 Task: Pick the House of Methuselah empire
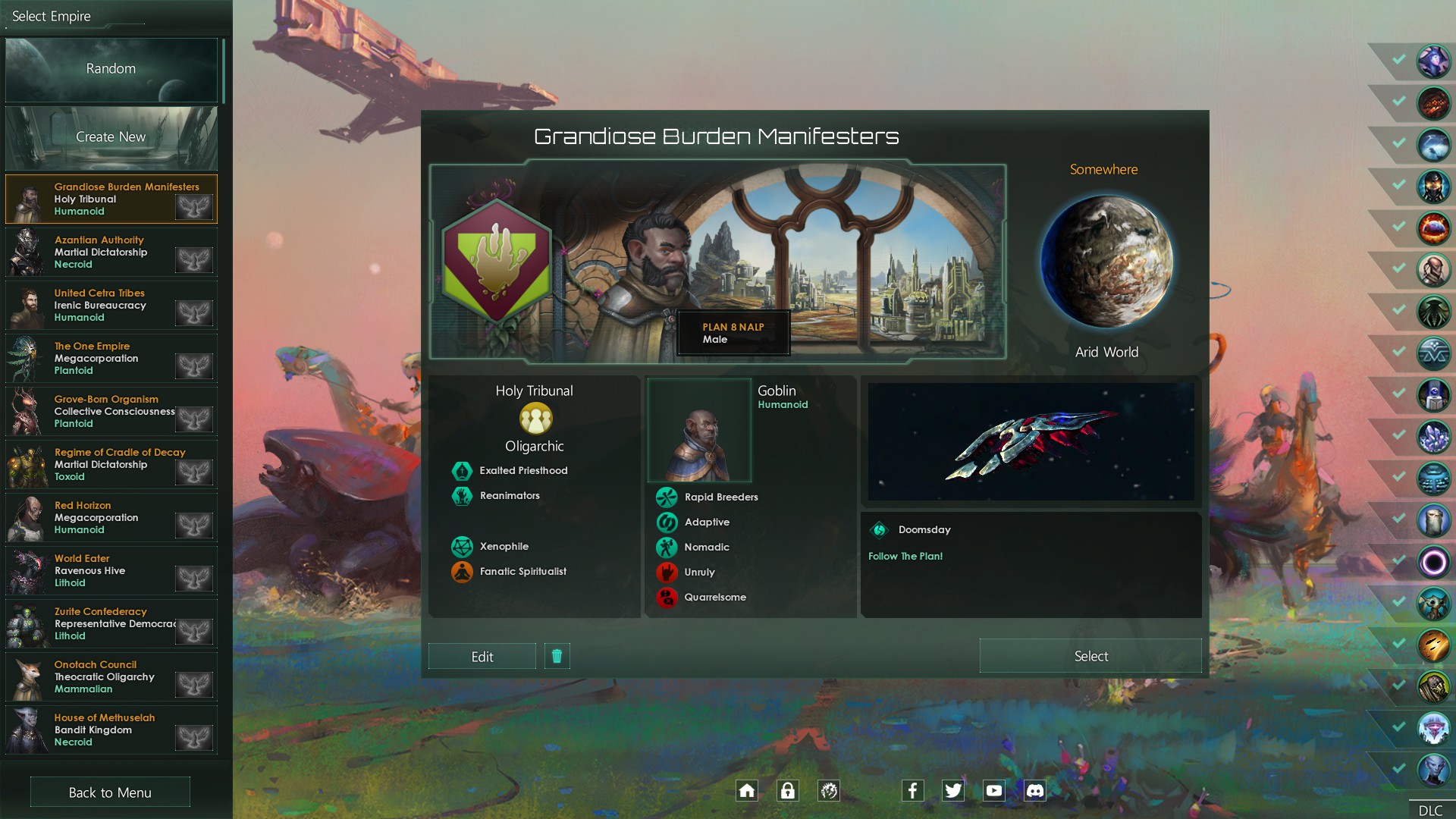pyautogui.click(x=111, y=730)
